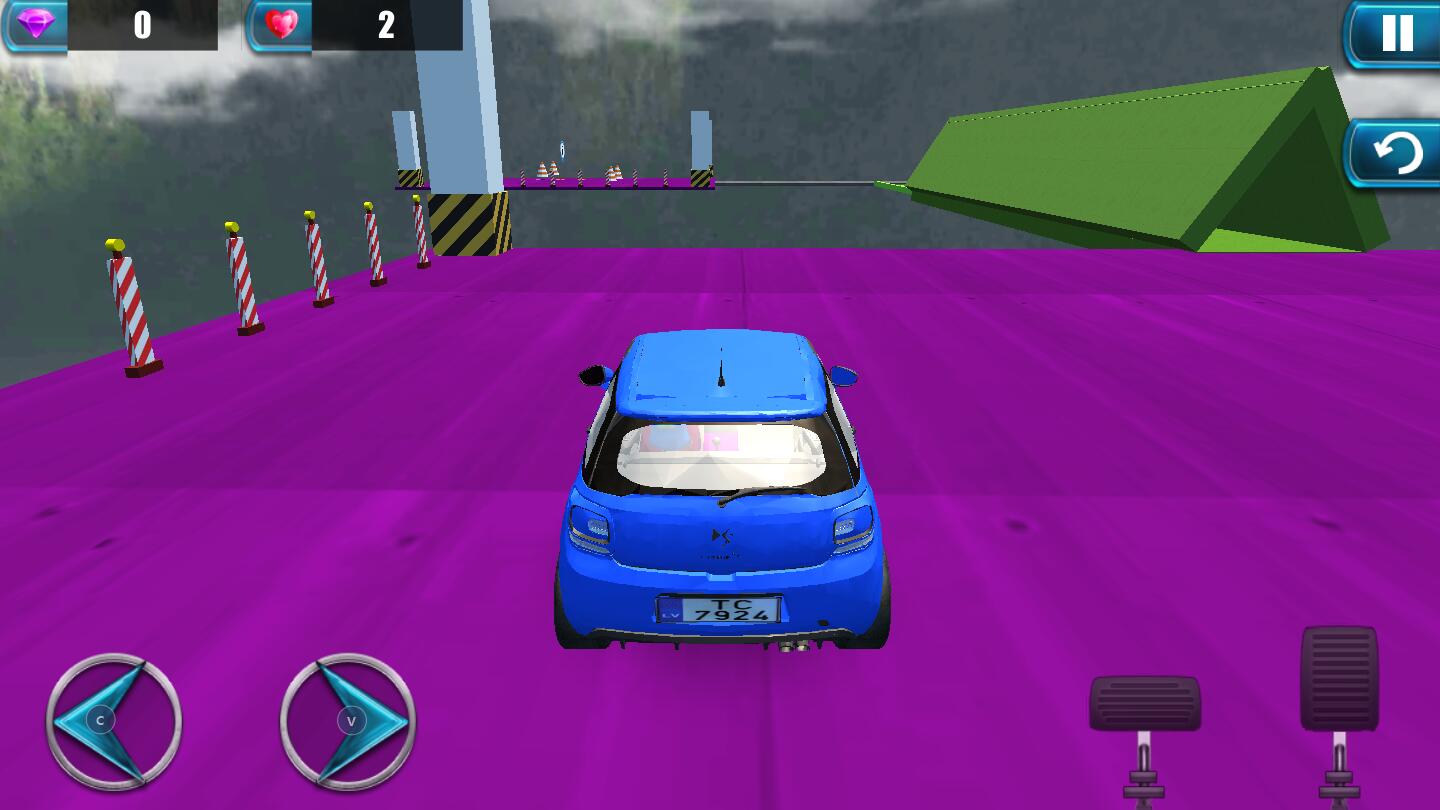Step on the tall gas pedal
This screenshot has width=1440, height=810.
click(x=1338, y=679)
